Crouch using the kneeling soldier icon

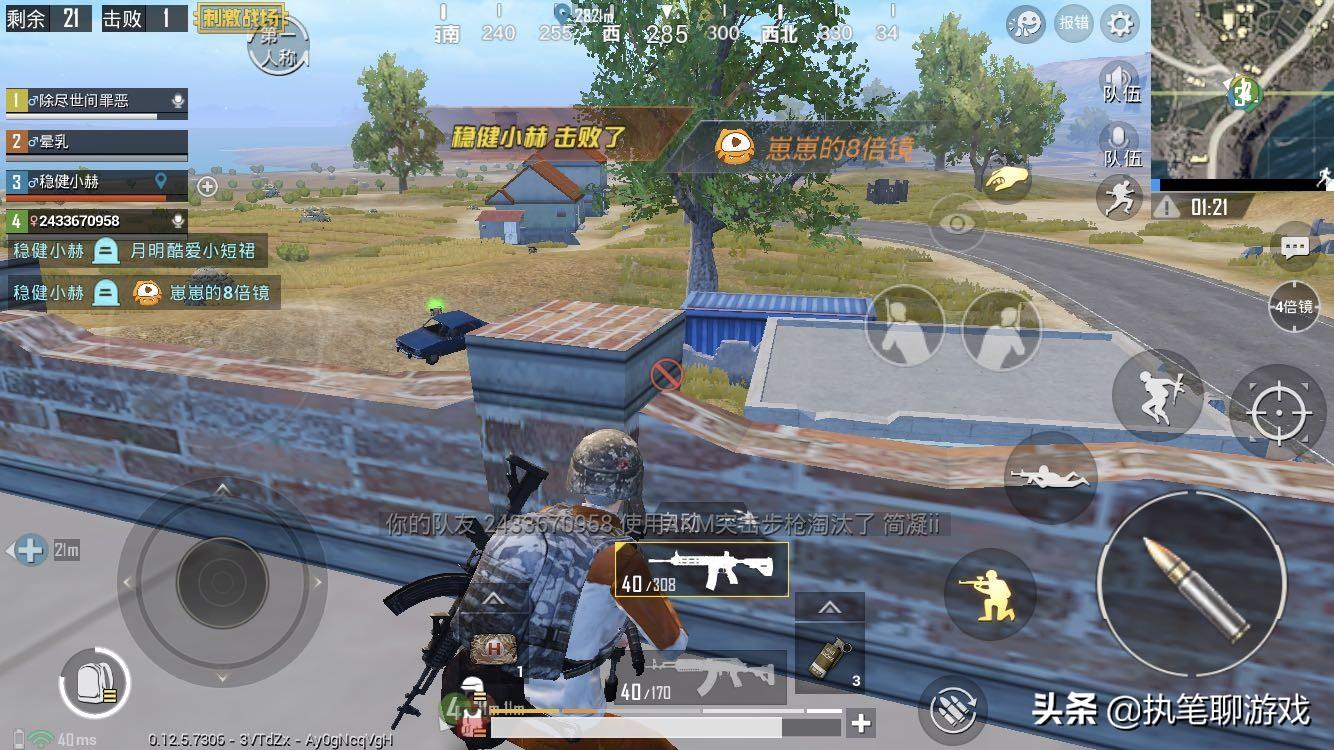990,594
